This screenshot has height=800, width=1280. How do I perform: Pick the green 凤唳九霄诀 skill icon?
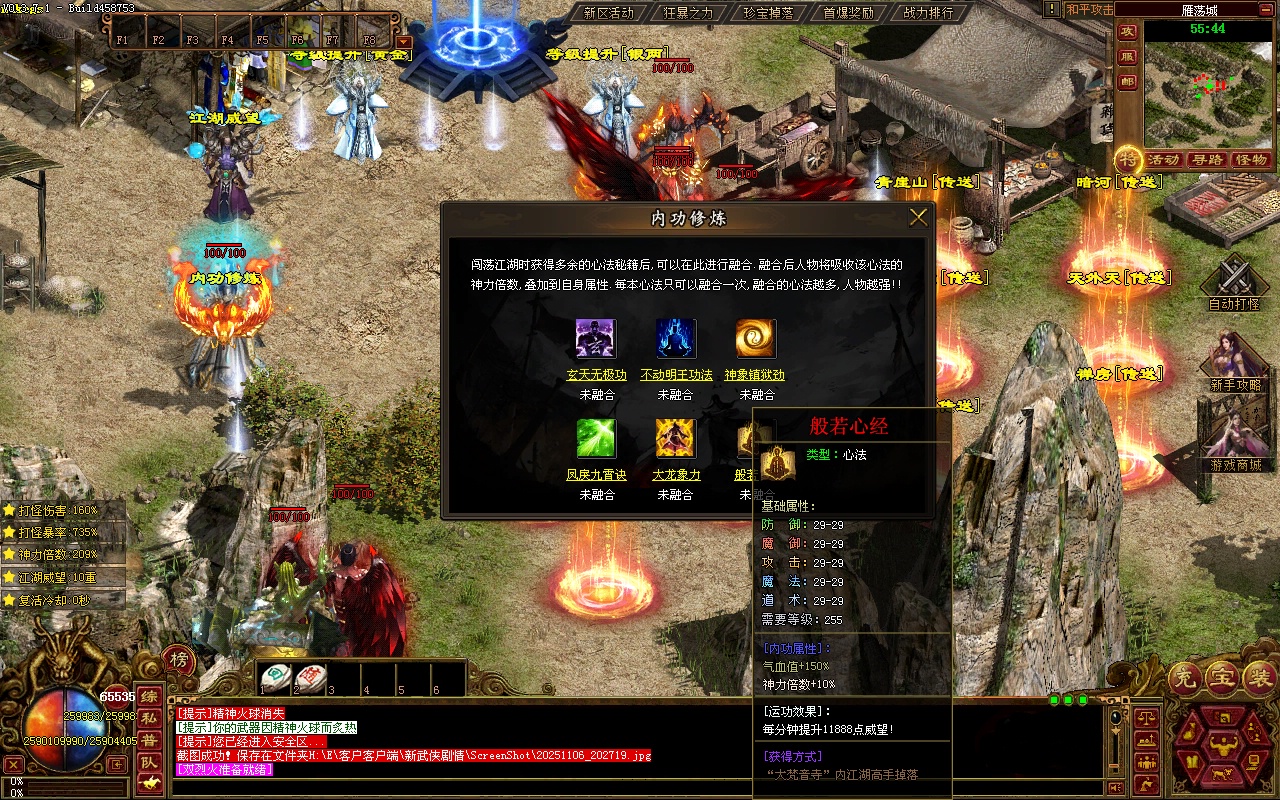click(x=596, y=439)
